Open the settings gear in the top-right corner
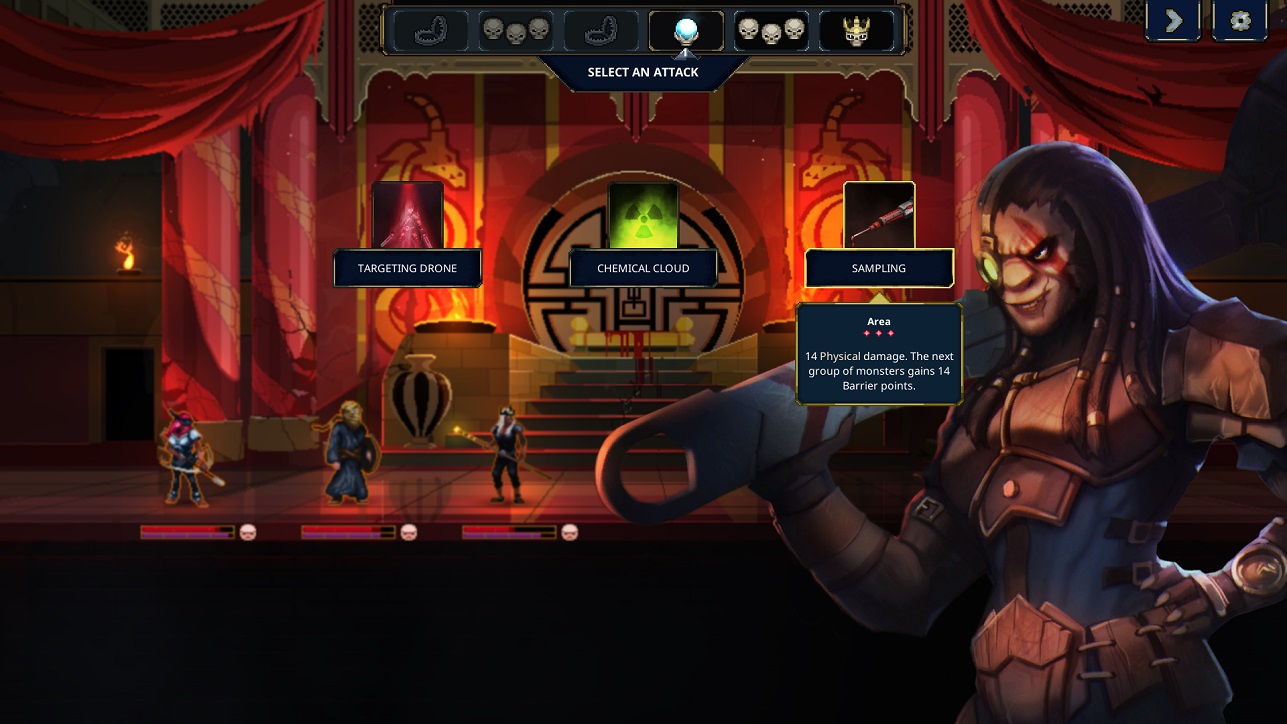 coord(1239,20)
